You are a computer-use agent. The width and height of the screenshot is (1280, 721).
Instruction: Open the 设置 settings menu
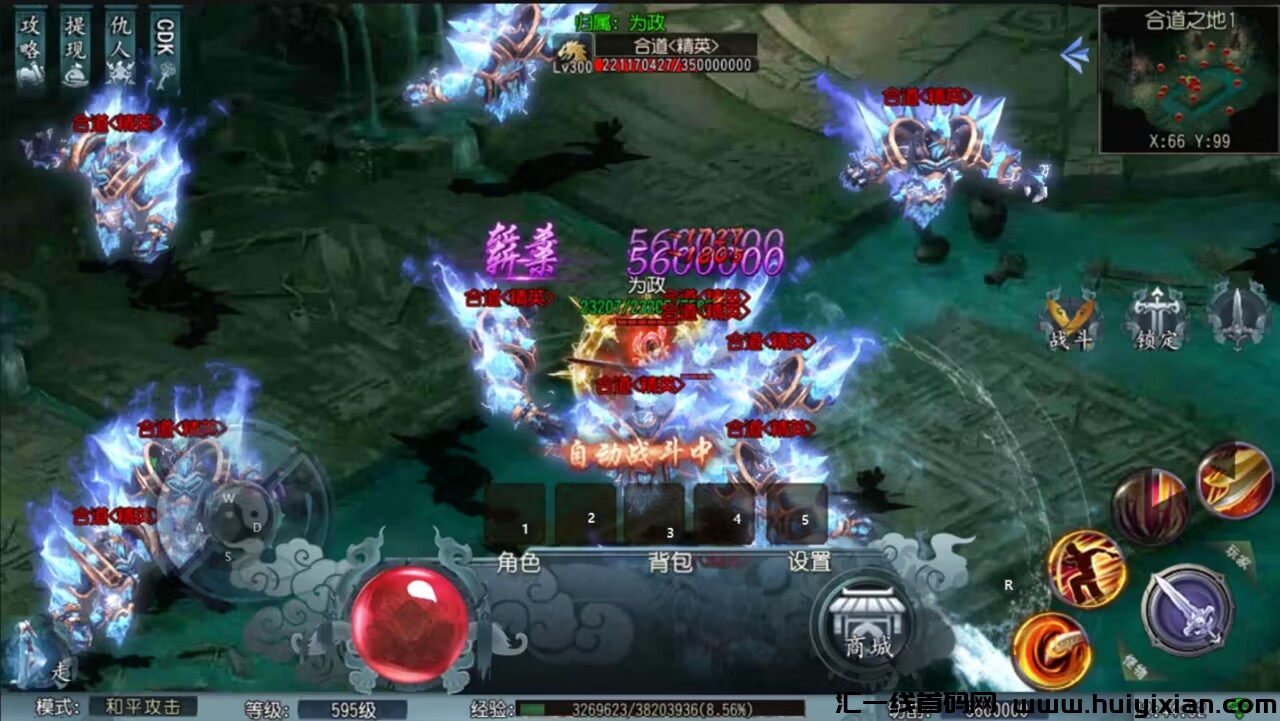(x=809, y=562)
